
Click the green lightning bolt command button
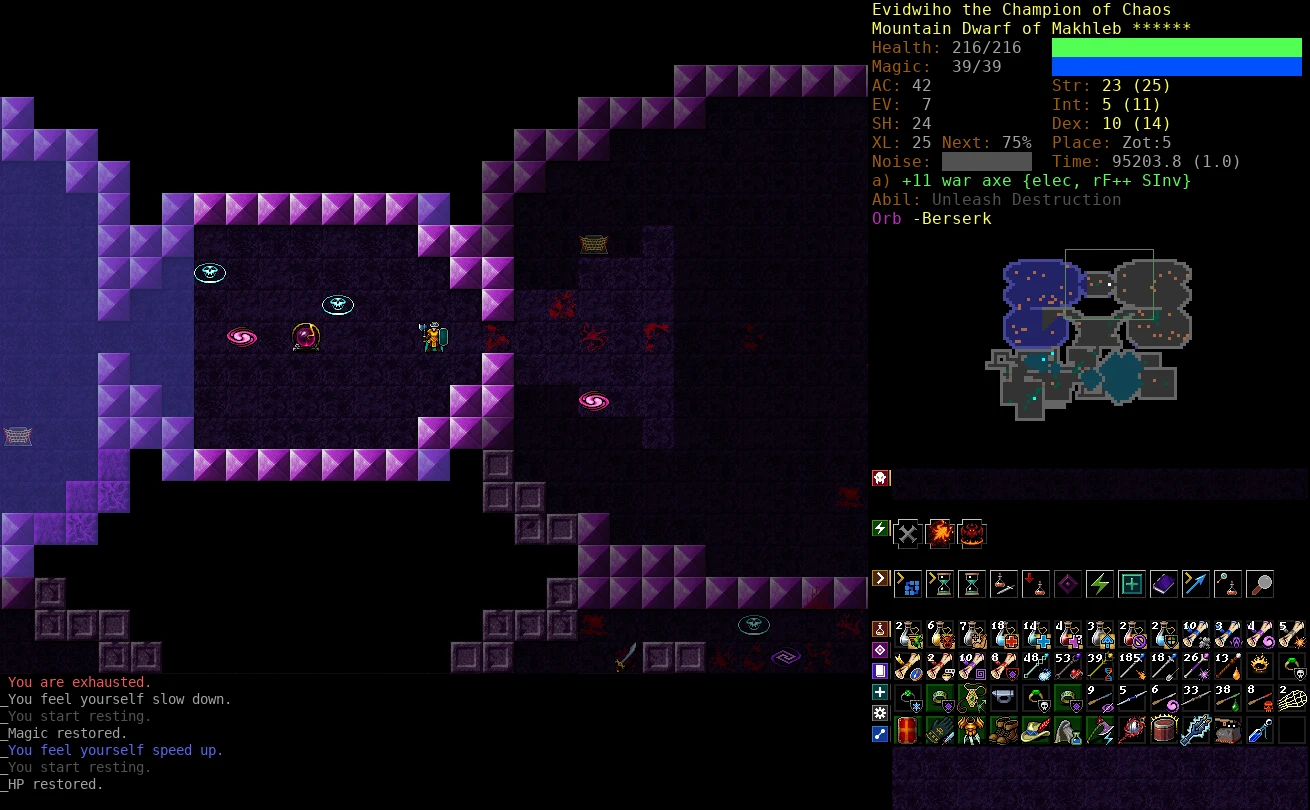tap(1099, 583)
